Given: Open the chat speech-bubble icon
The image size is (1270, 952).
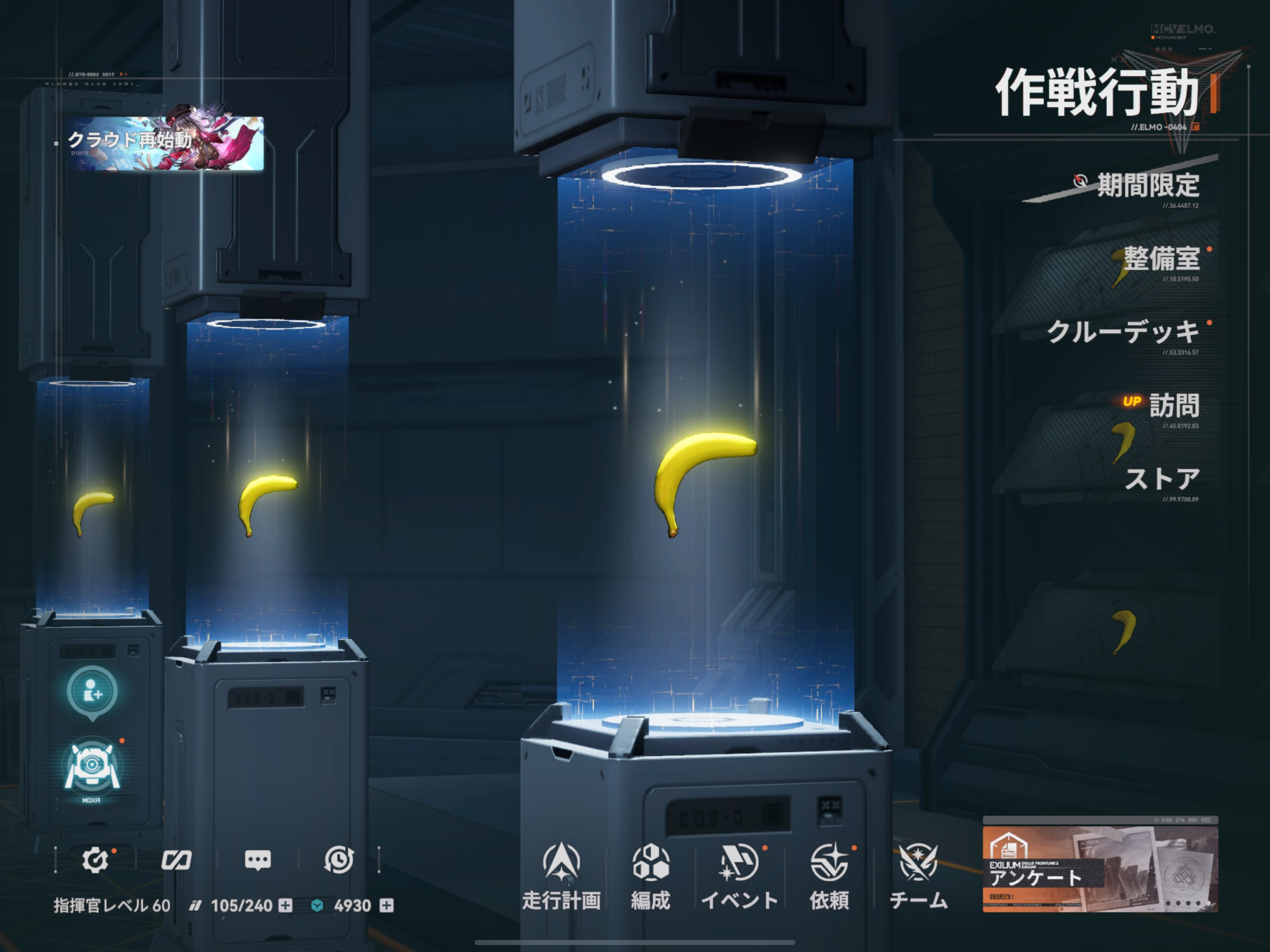Looking at the screenshot, I should (x=258, y=859).
